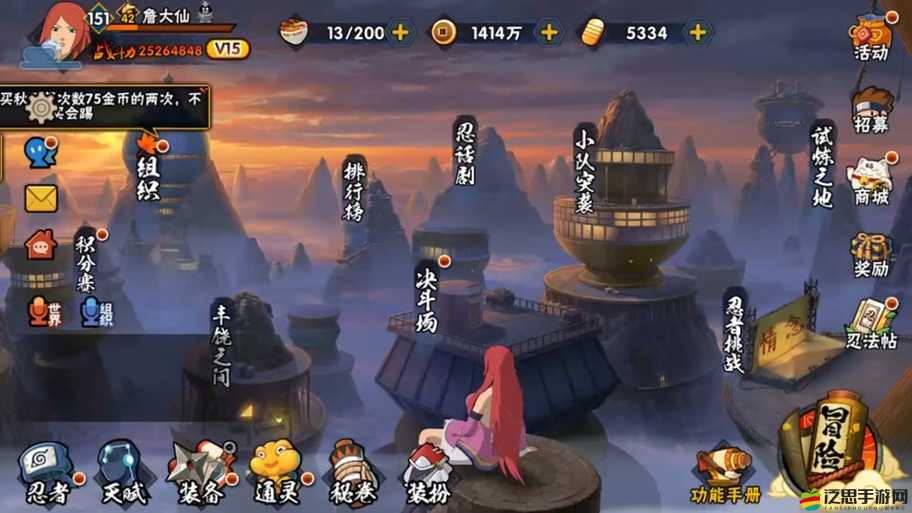Screen dimensions: 912x513
Task: Open the 奖励 rewards panel
Action: point(871,256)
